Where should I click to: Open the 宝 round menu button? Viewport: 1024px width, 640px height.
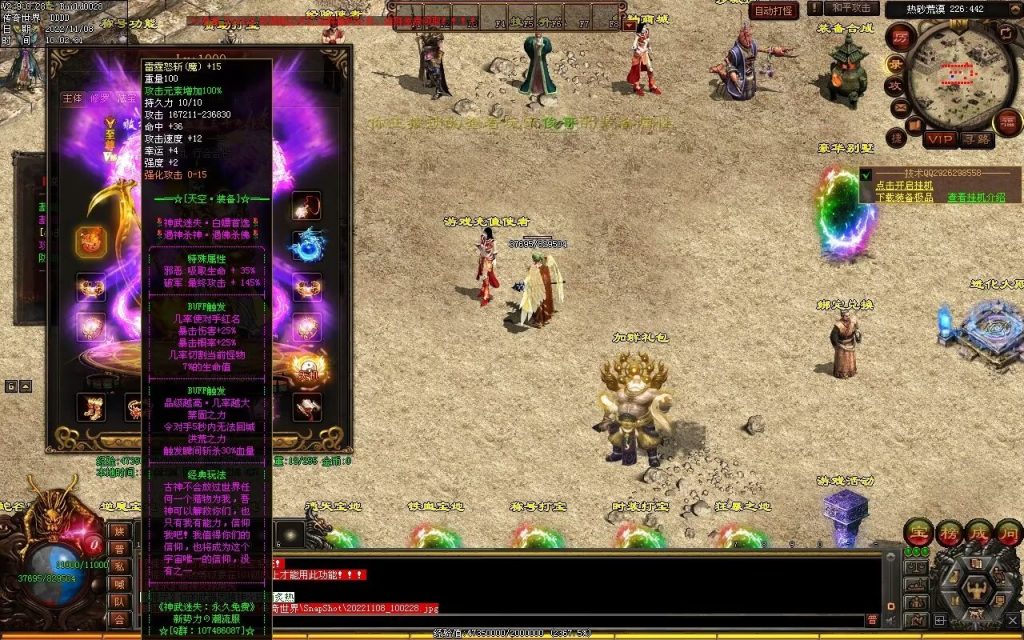[x=917, y=531]
